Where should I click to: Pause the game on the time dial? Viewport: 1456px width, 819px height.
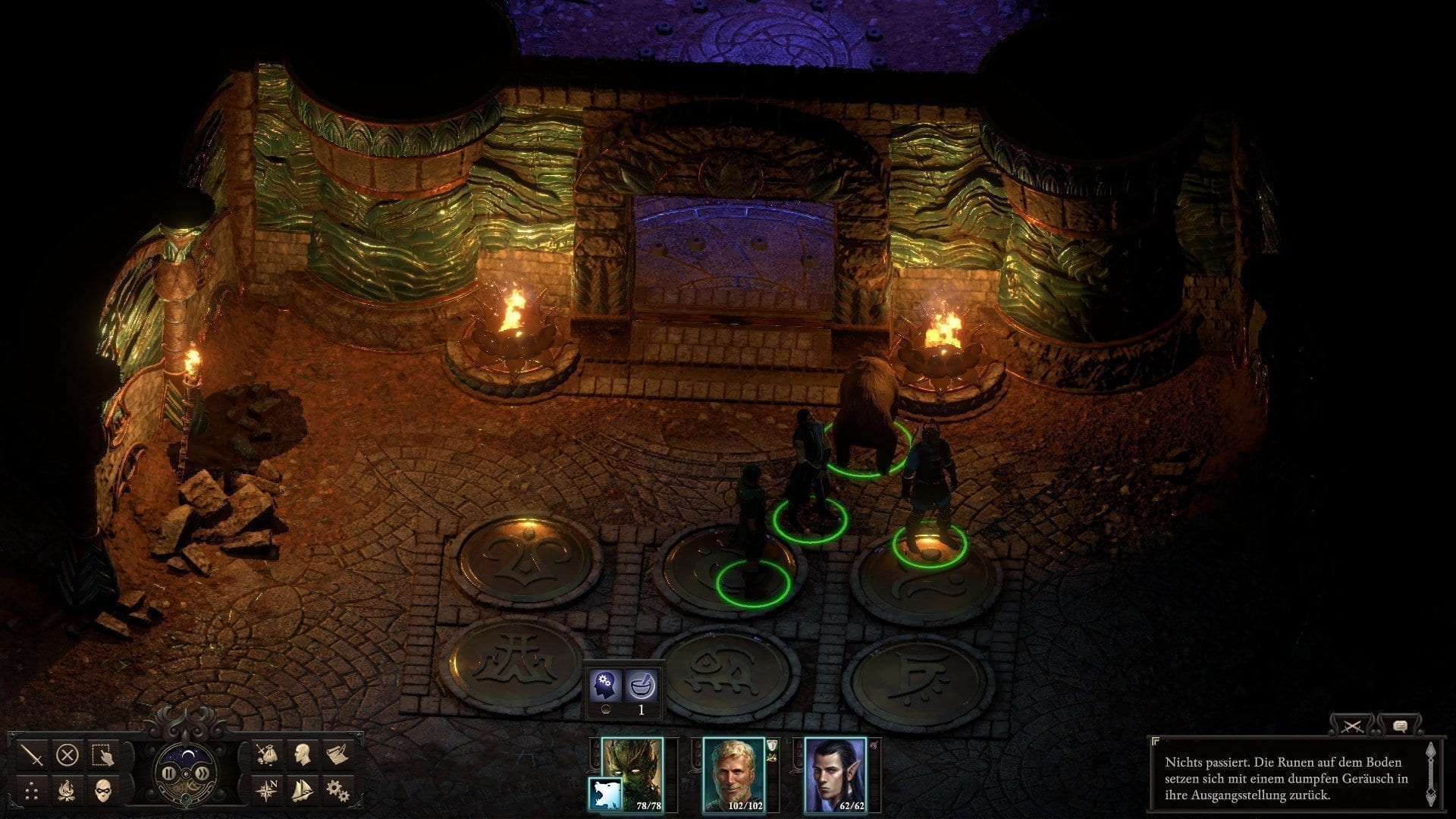pyautogui.click(x=168, y=773)
